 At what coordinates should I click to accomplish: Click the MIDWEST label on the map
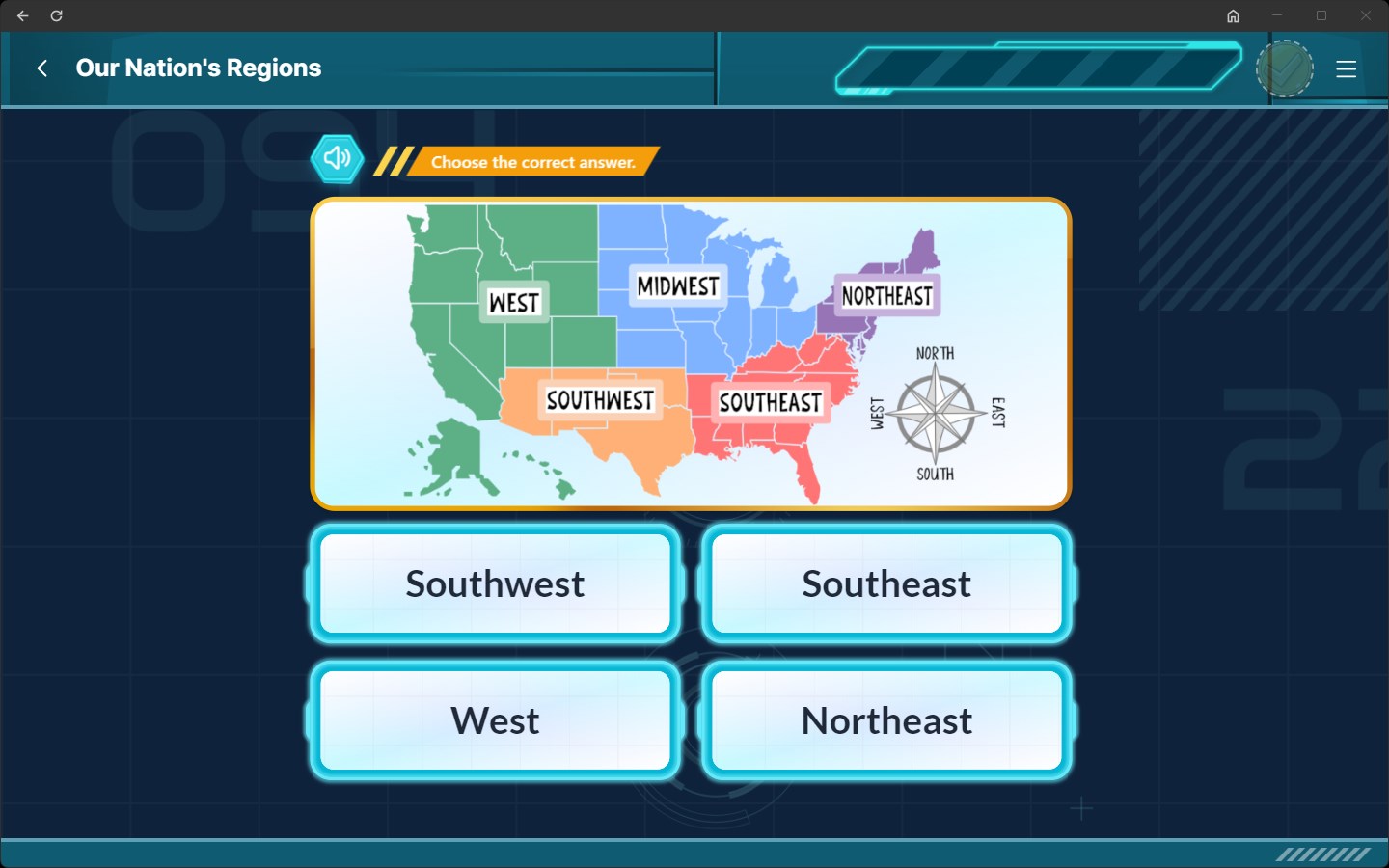click(677, 285)
